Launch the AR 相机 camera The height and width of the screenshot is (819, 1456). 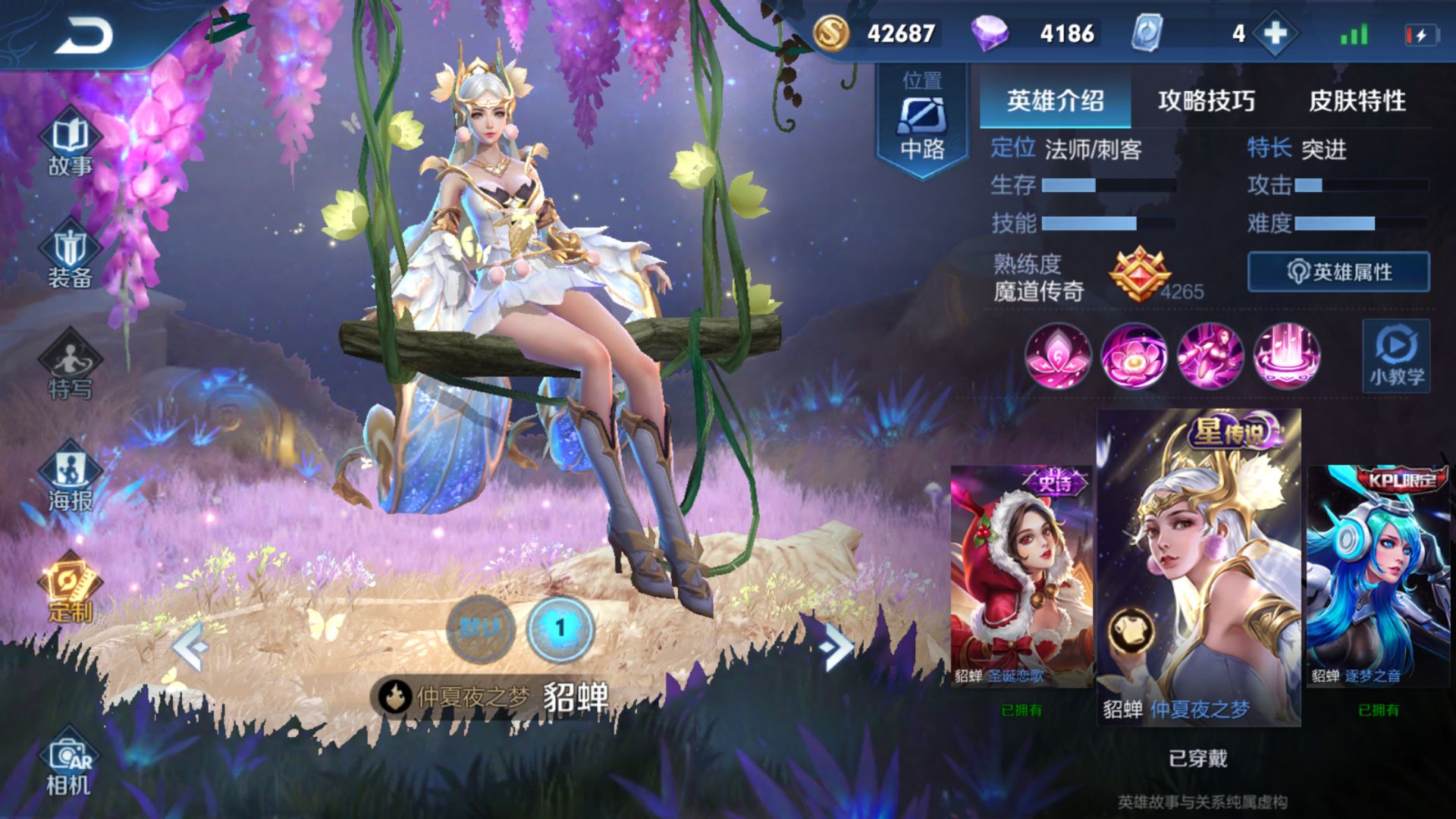tap(70, 767)
